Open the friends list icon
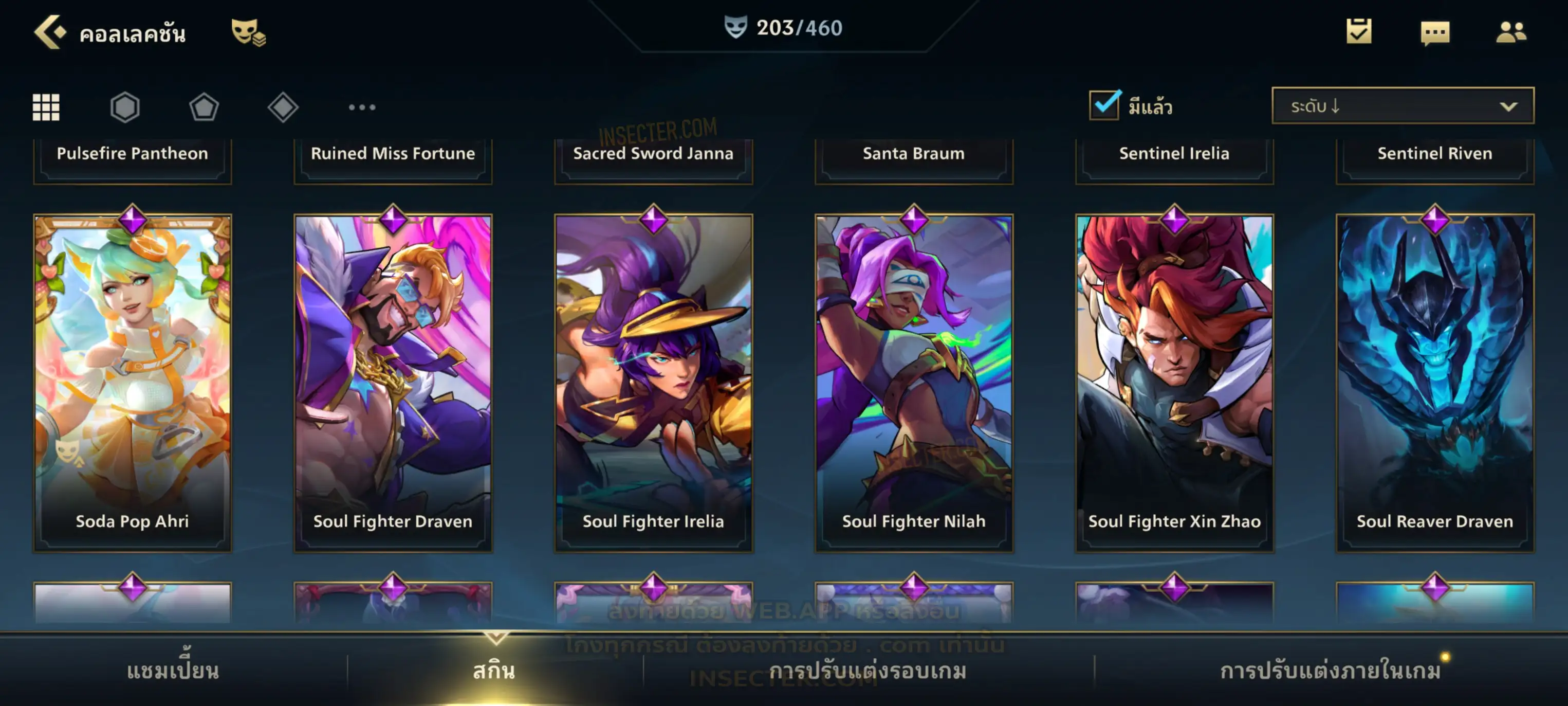This screenshot has height=706, width=1568. 1511,32
